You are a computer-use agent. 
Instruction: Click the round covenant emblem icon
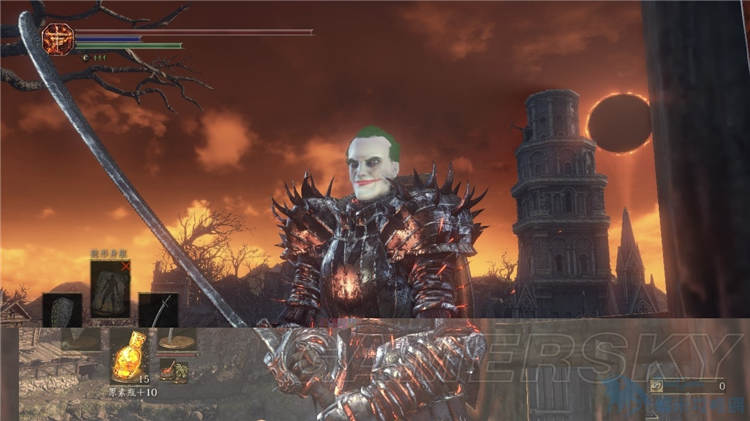click(57, 39)
